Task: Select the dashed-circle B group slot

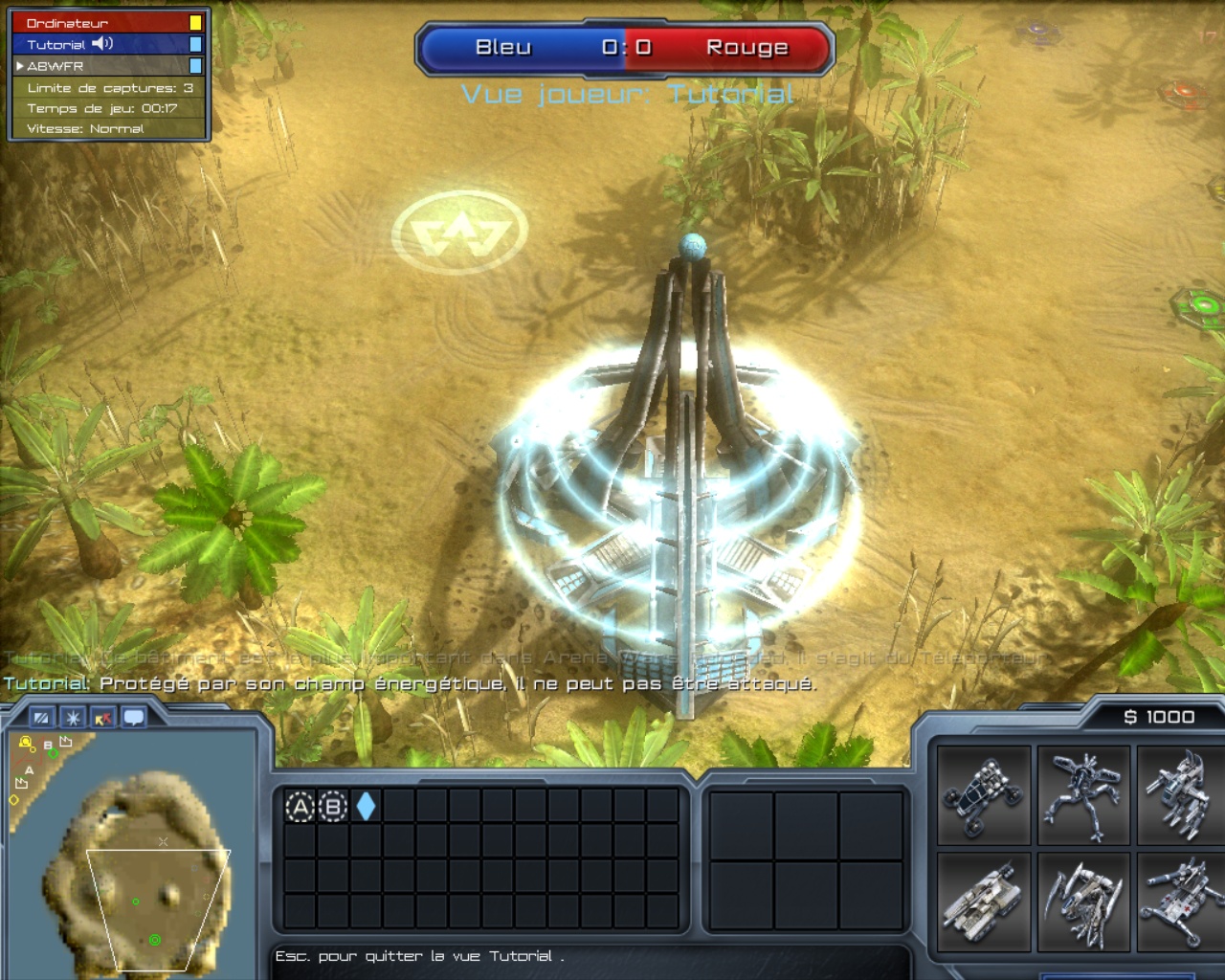Action: [x=332, y=808]
